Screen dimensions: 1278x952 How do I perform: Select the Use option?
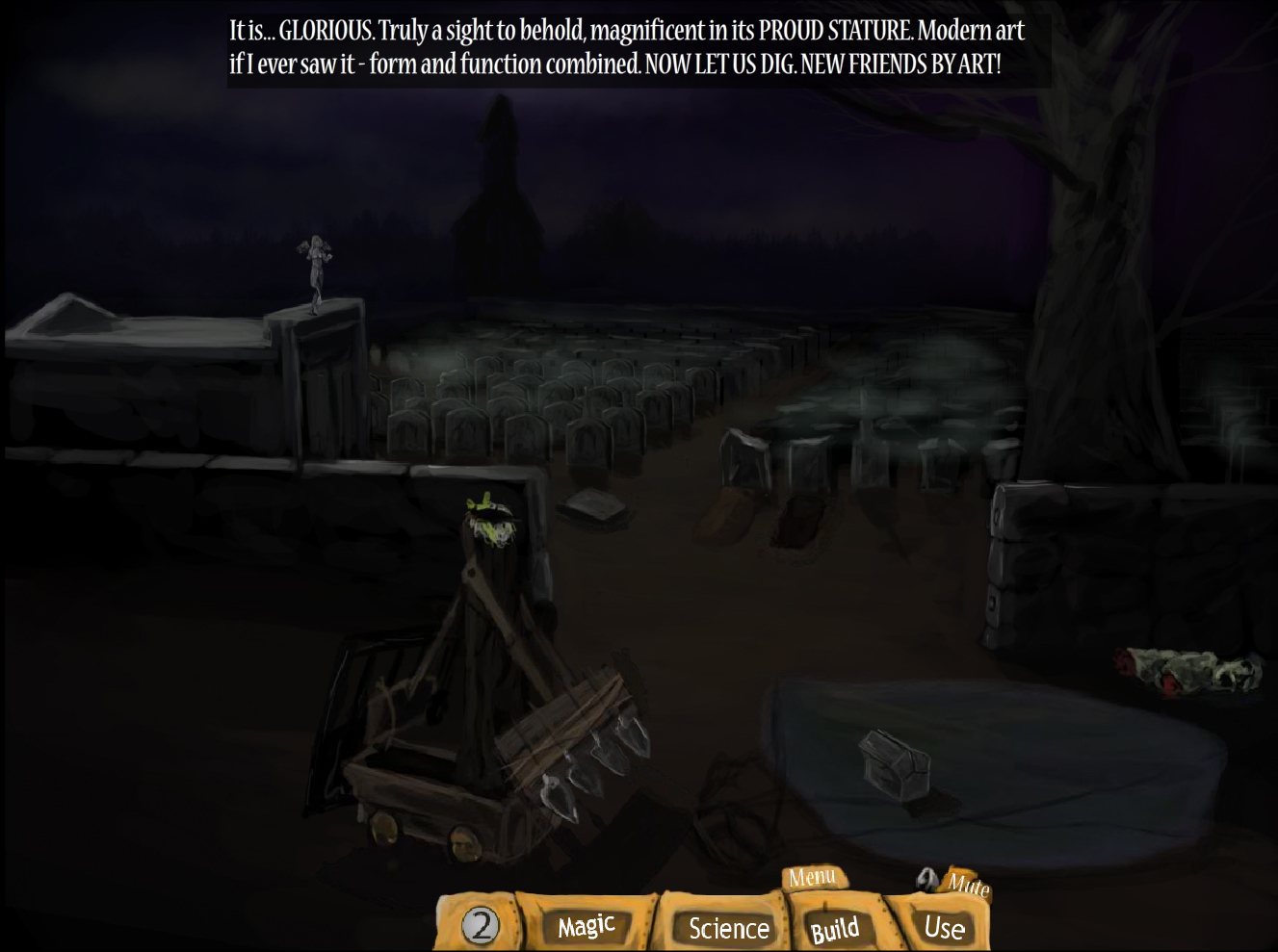[x=943, y=927]
